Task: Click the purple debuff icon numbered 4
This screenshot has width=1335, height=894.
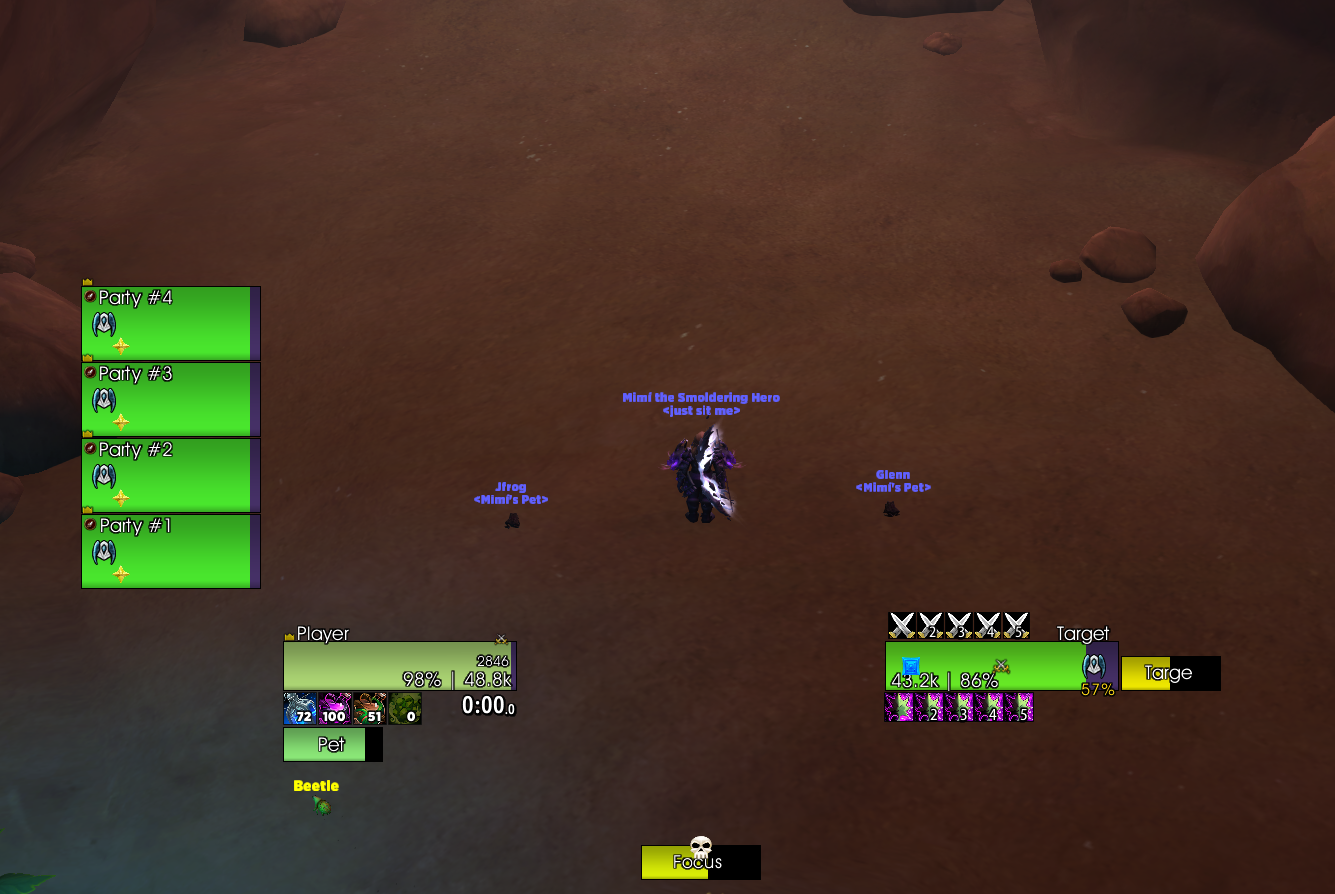Action: click(x=990, y=708)
